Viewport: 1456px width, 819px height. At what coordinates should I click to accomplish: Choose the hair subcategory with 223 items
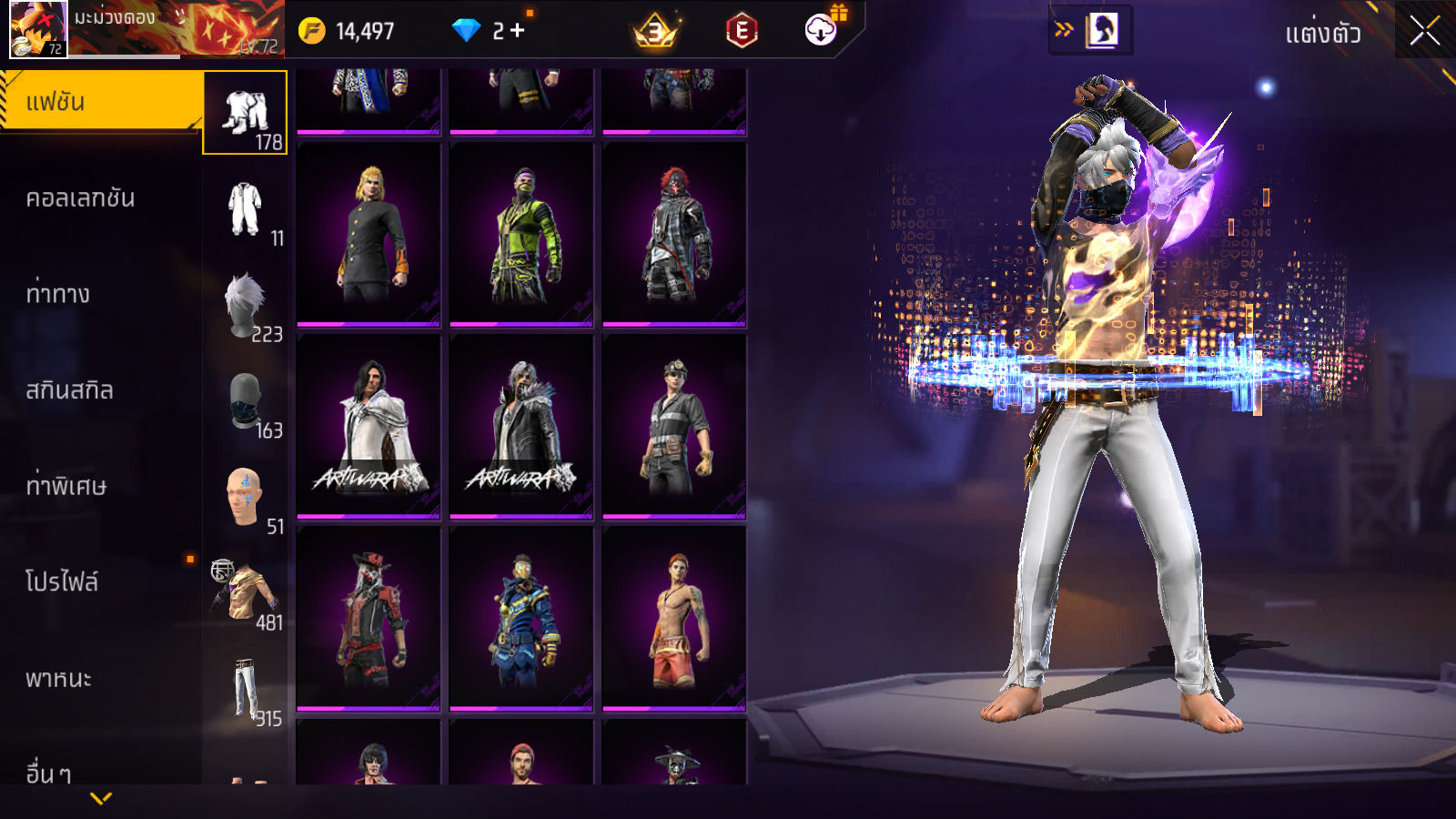[x=246, y=306]
